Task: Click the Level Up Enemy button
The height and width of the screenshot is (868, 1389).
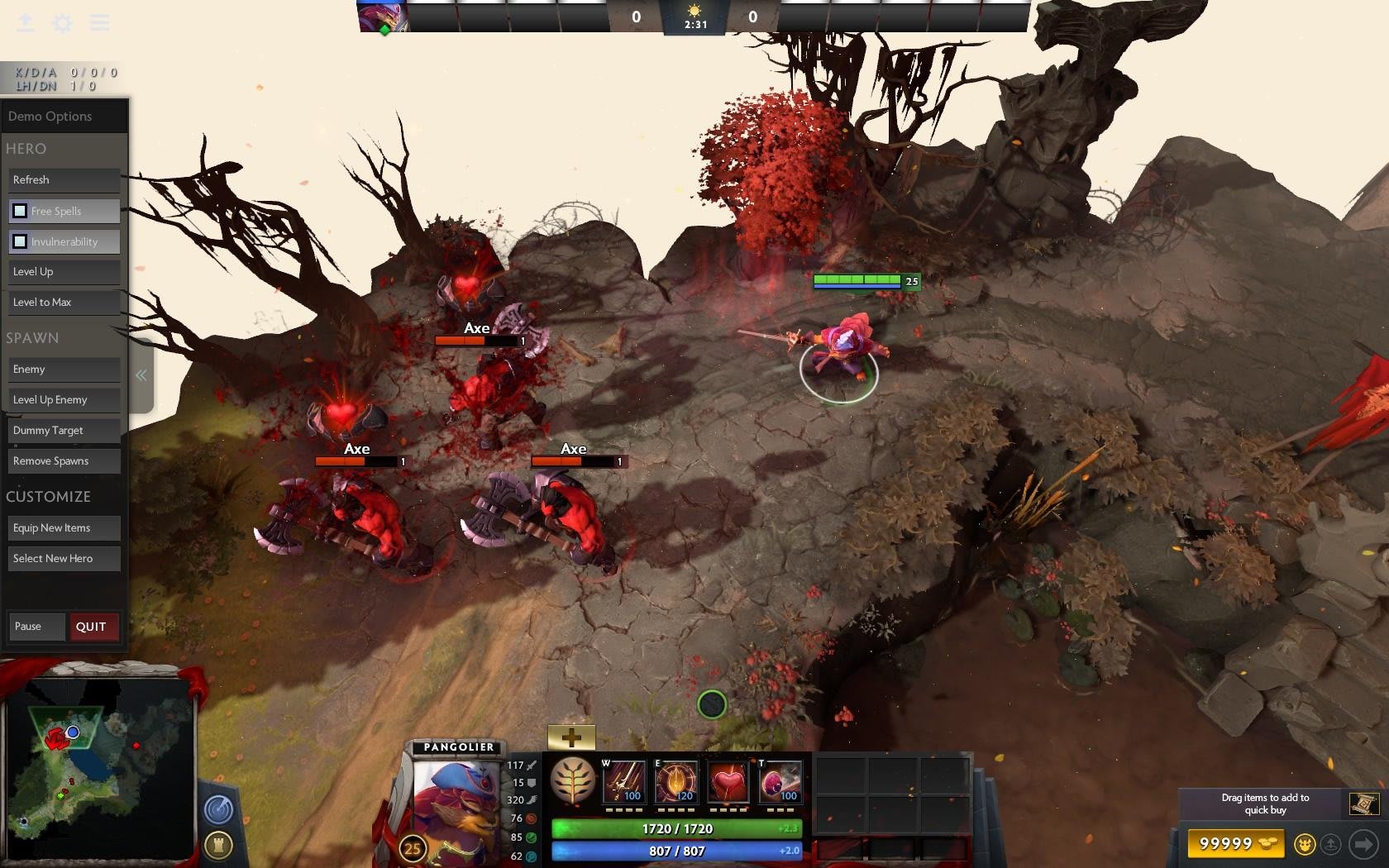Action: coord(64,400)
